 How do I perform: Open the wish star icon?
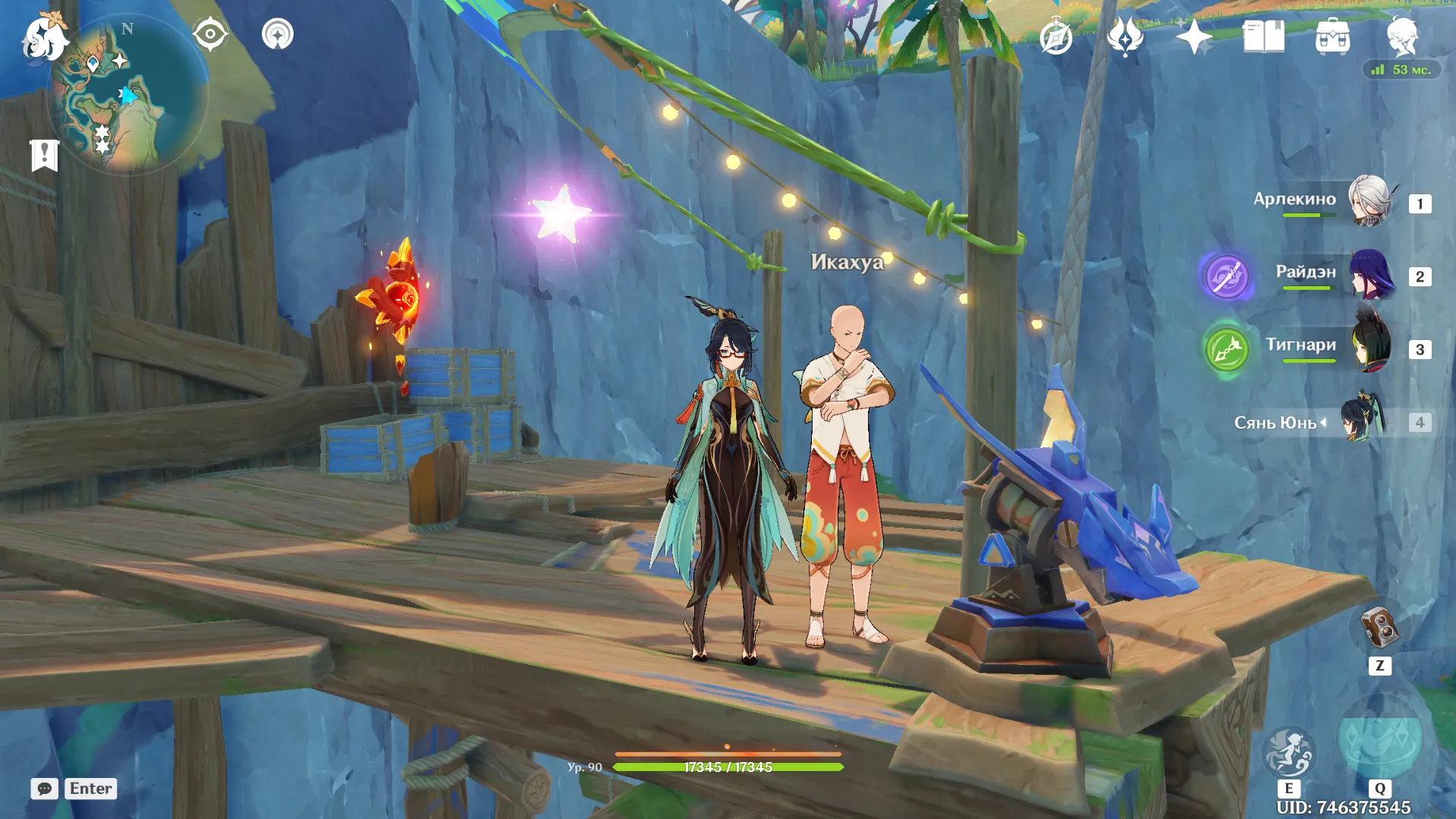(x=1194, y=36)
